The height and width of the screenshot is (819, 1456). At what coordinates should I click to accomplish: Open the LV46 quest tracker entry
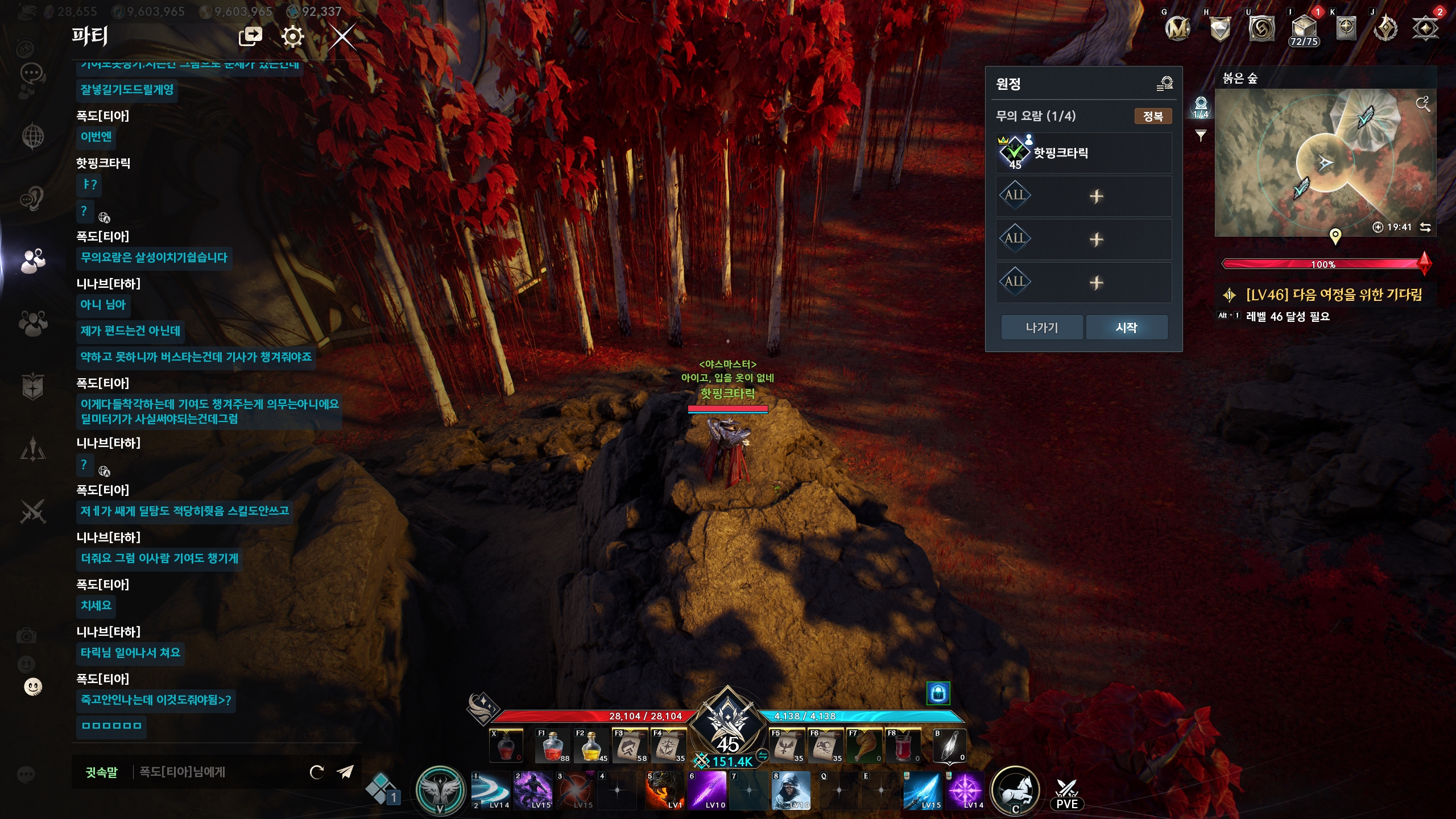point(1333,295)
